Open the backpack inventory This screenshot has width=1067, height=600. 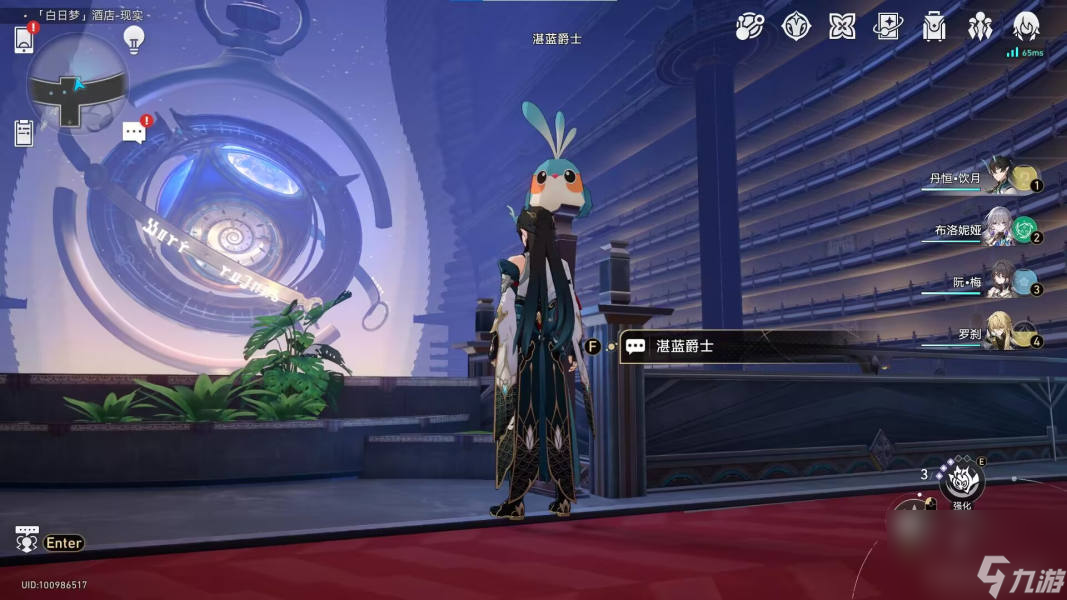(934, 27)
